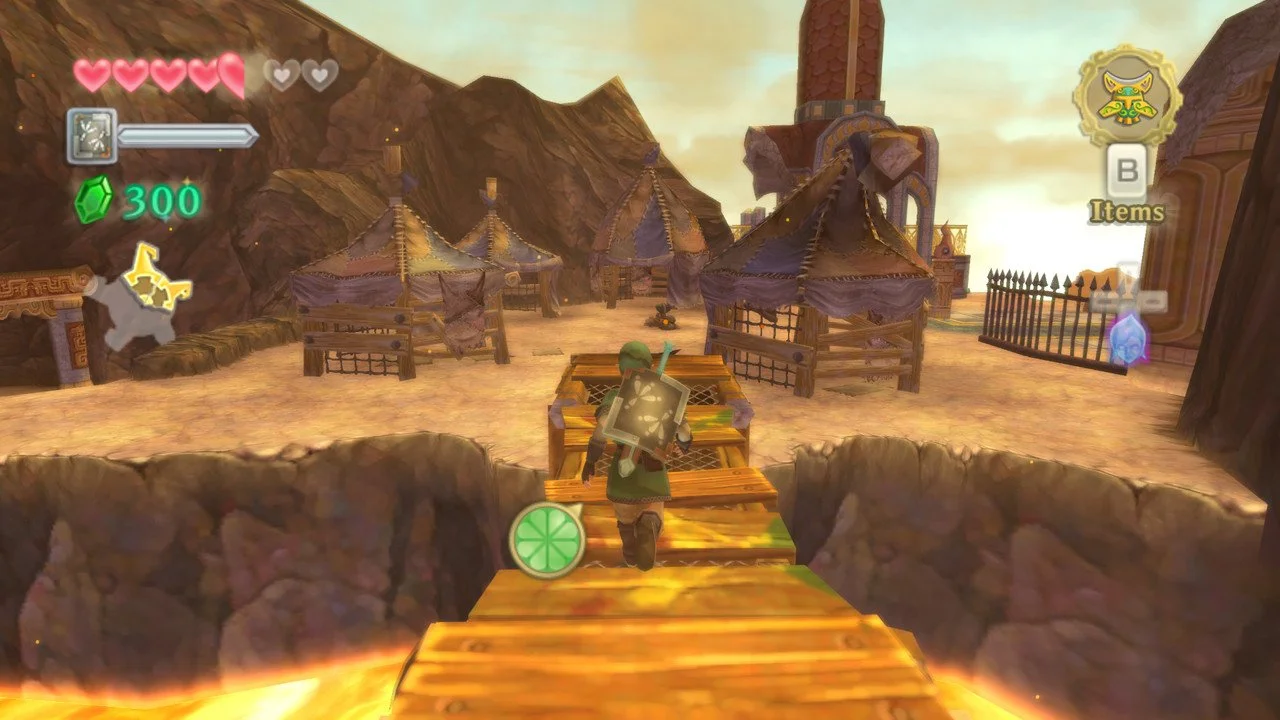This screenshot has width=1280, height=720.
Task: Click the B Items icon
Action: 1129,172
